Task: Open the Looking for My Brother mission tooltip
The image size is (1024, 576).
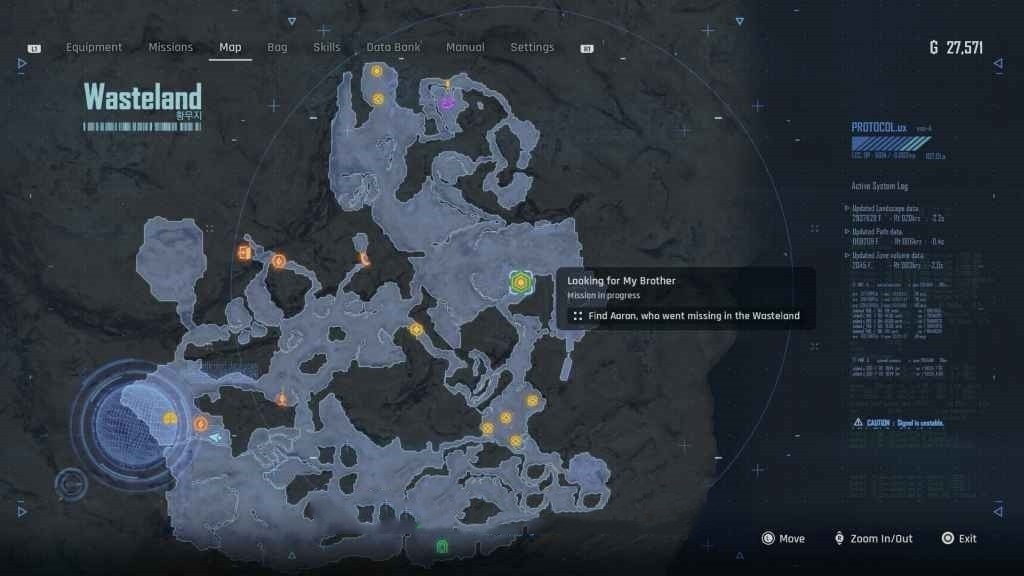Action: [x=621, y=281]
